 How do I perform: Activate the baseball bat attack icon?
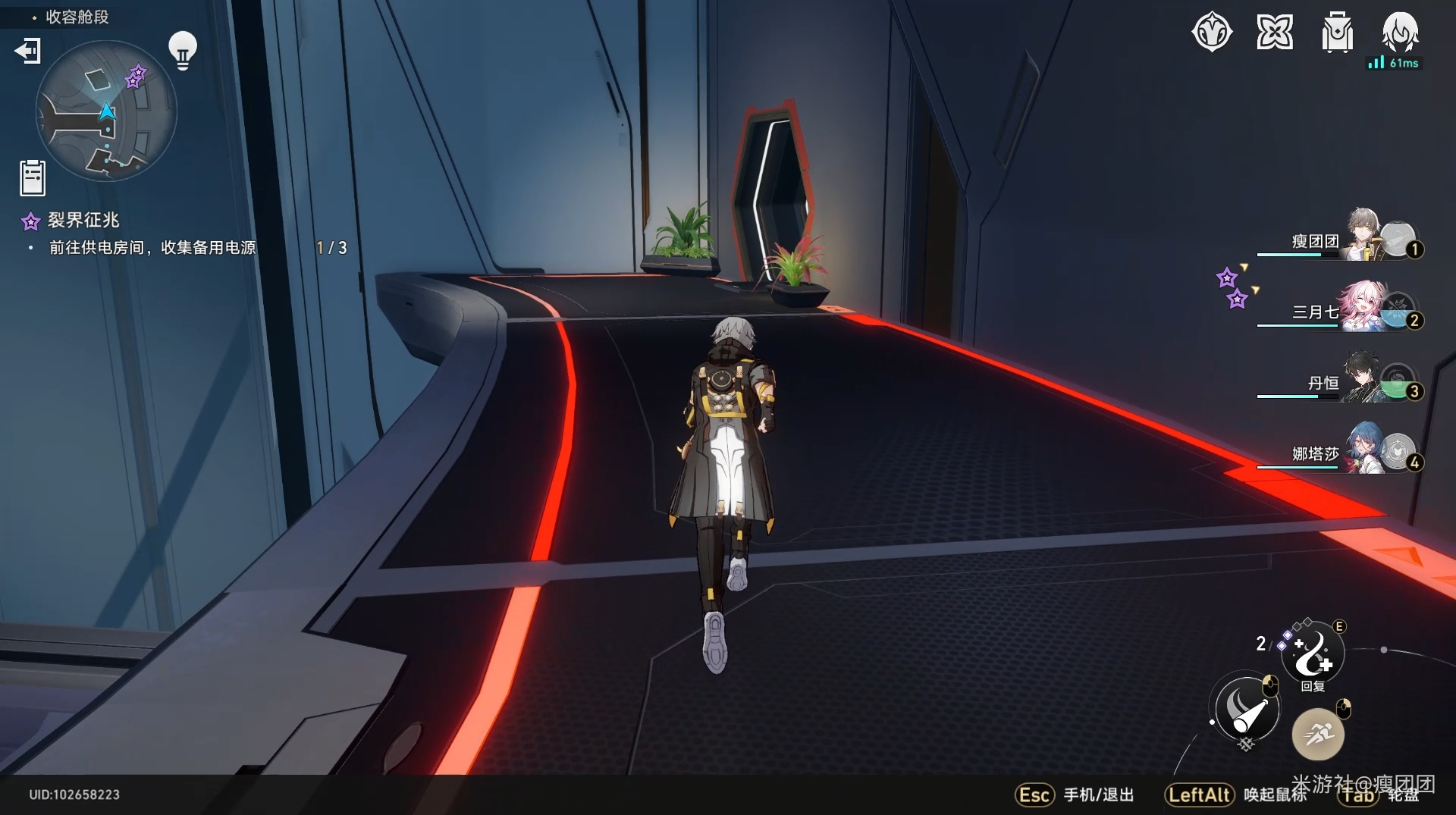pyautogui.click(x=1246, y=710)
